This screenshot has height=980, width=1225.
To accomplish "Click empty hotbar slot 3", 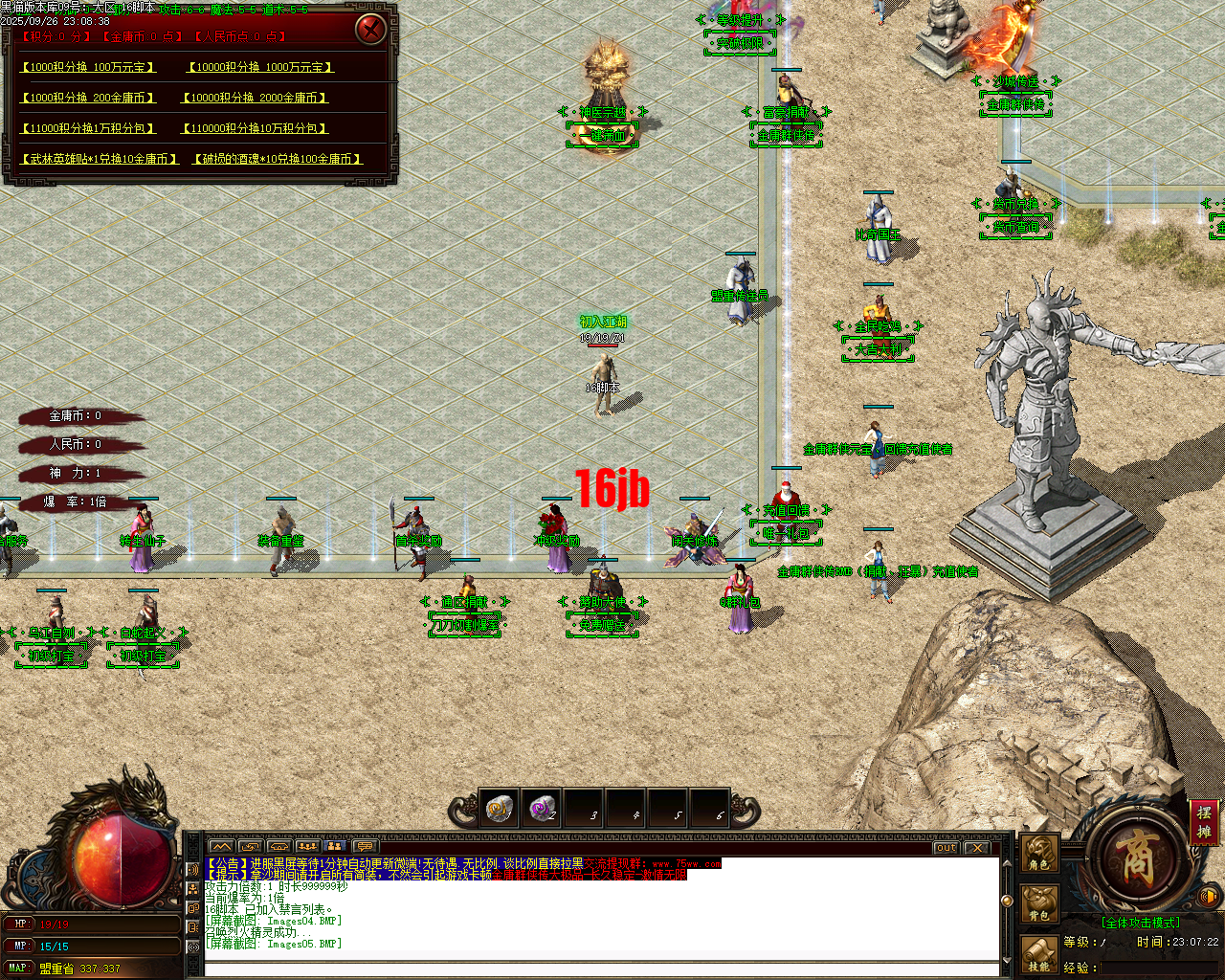I will point(584,810).
